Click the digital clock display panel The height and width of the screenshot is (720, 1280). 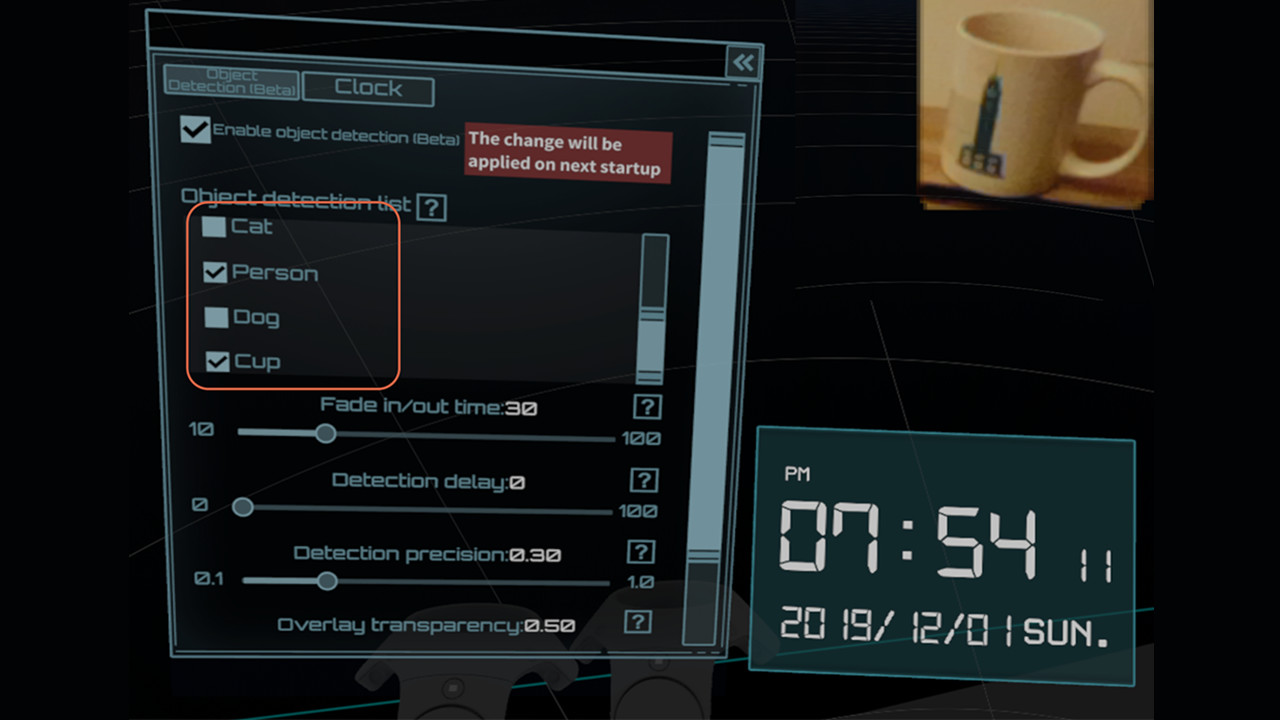click(946, 550)
